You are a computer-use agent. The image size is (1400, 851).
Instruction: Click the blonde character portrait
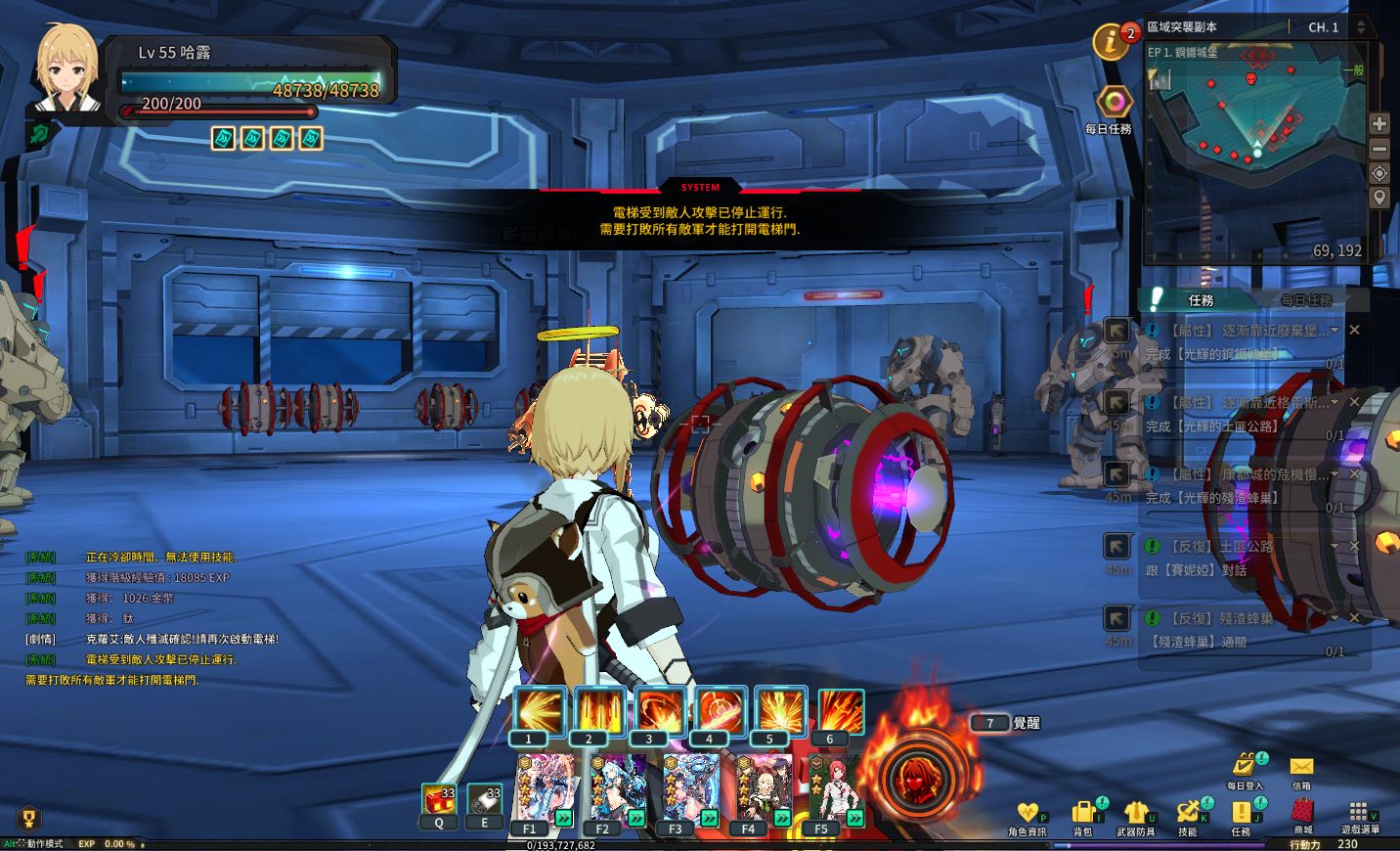66,70
